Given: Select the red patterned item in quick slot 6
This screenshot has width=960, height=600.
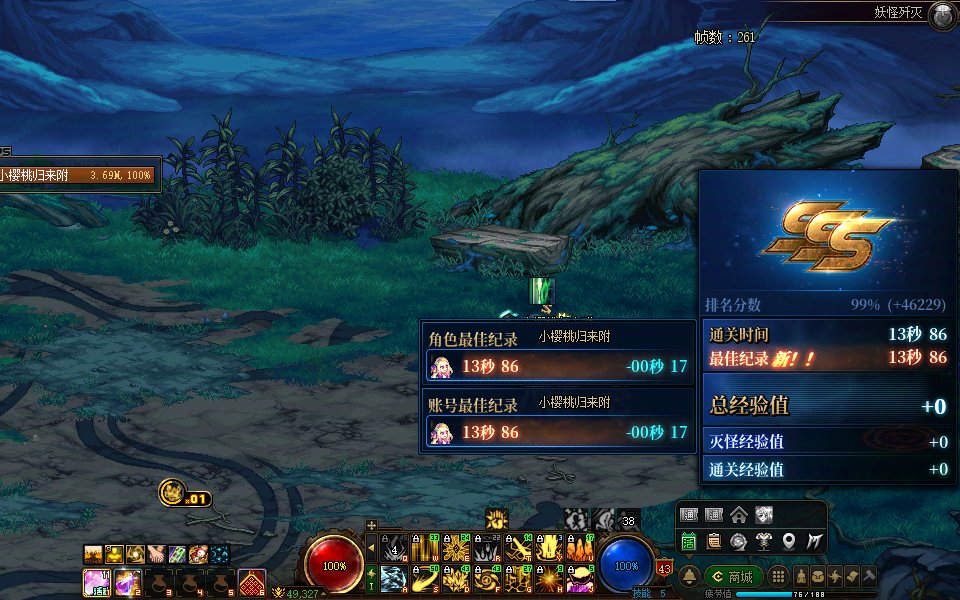Looking at the screenshot, I should pyautogui.click(x=252, y=581).
